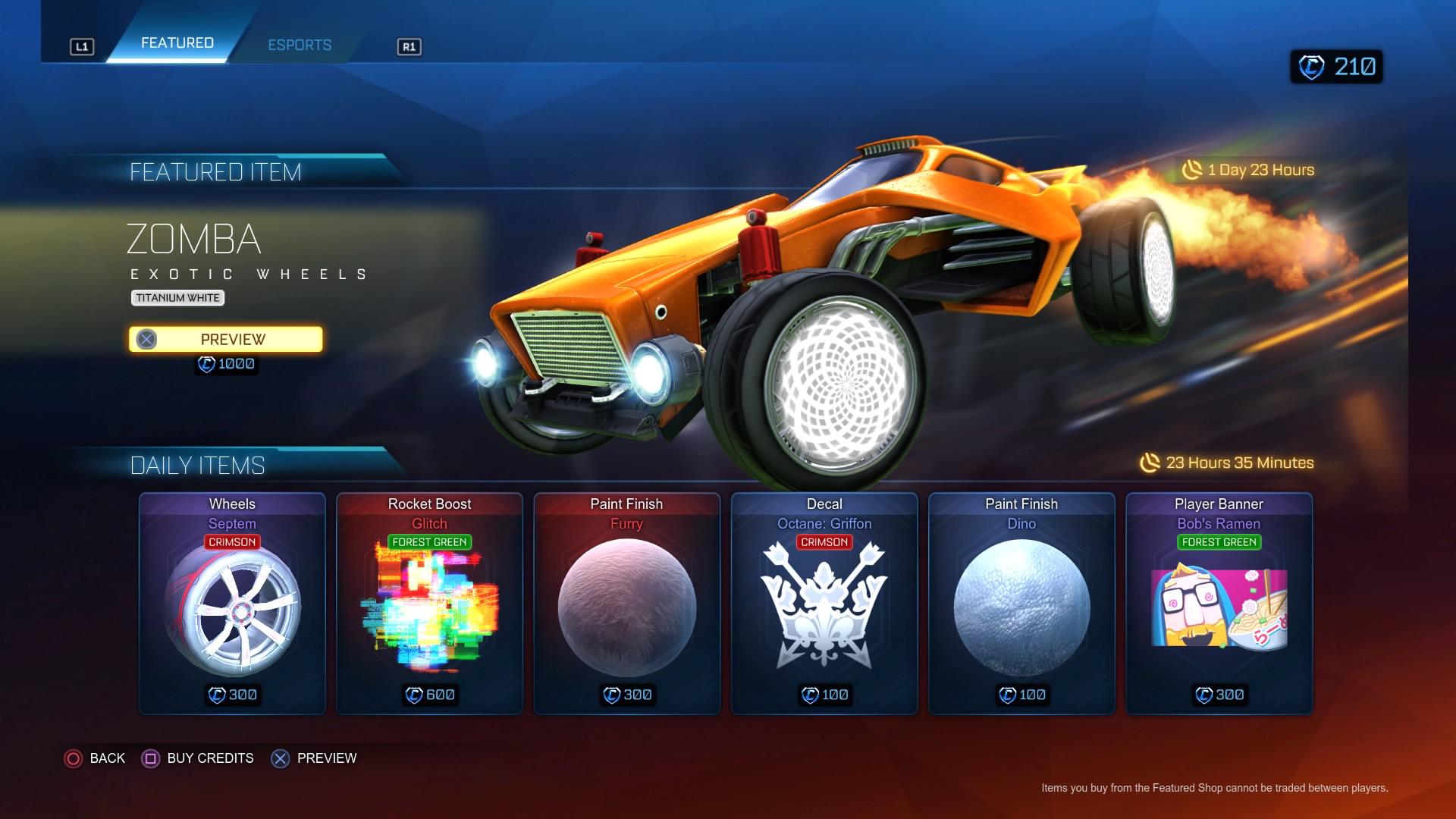Switch to the Esports tab

(300, 45)
